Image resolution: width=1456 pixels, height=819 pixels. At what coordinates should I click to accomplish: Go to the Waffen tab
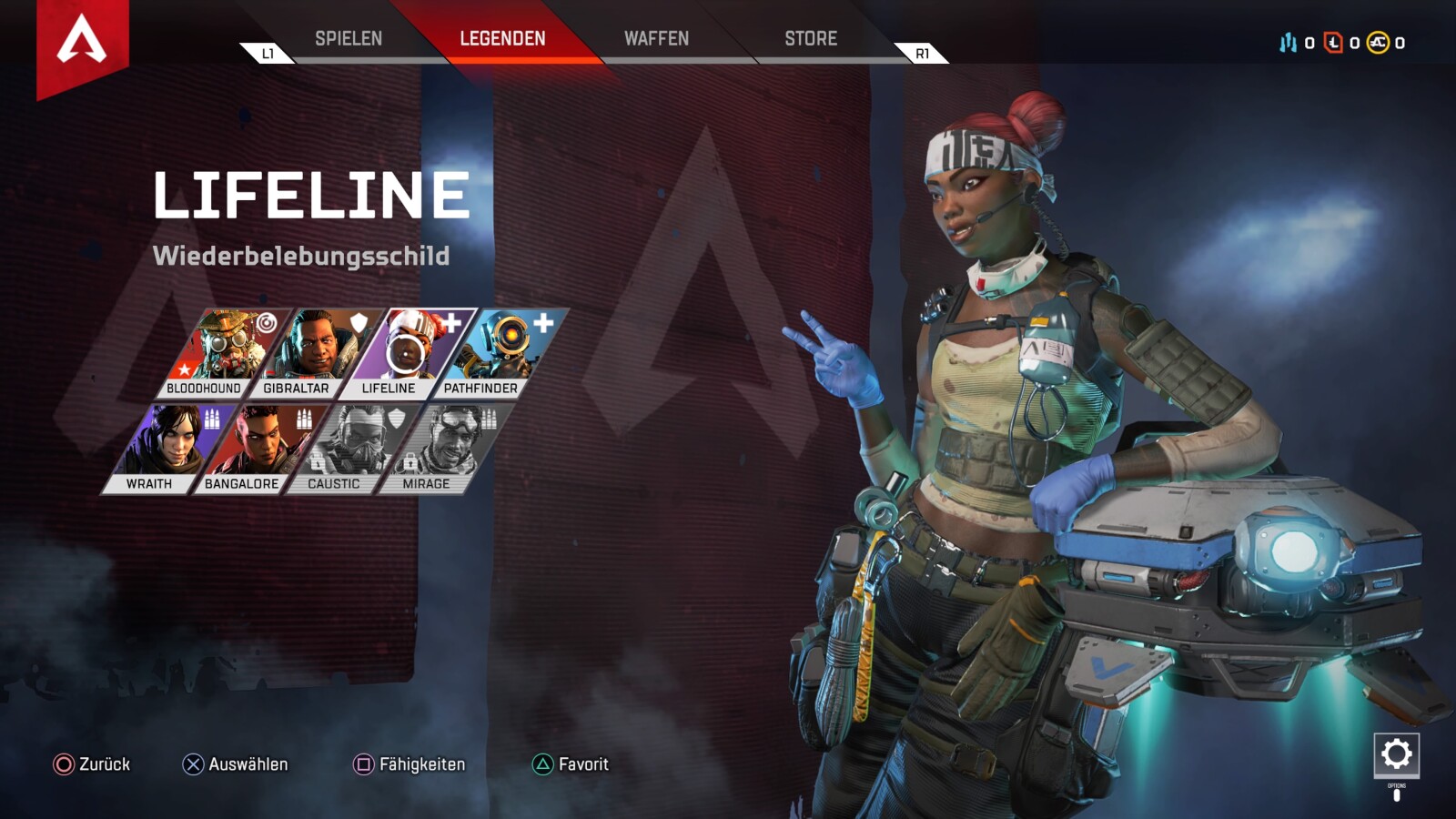656,38
